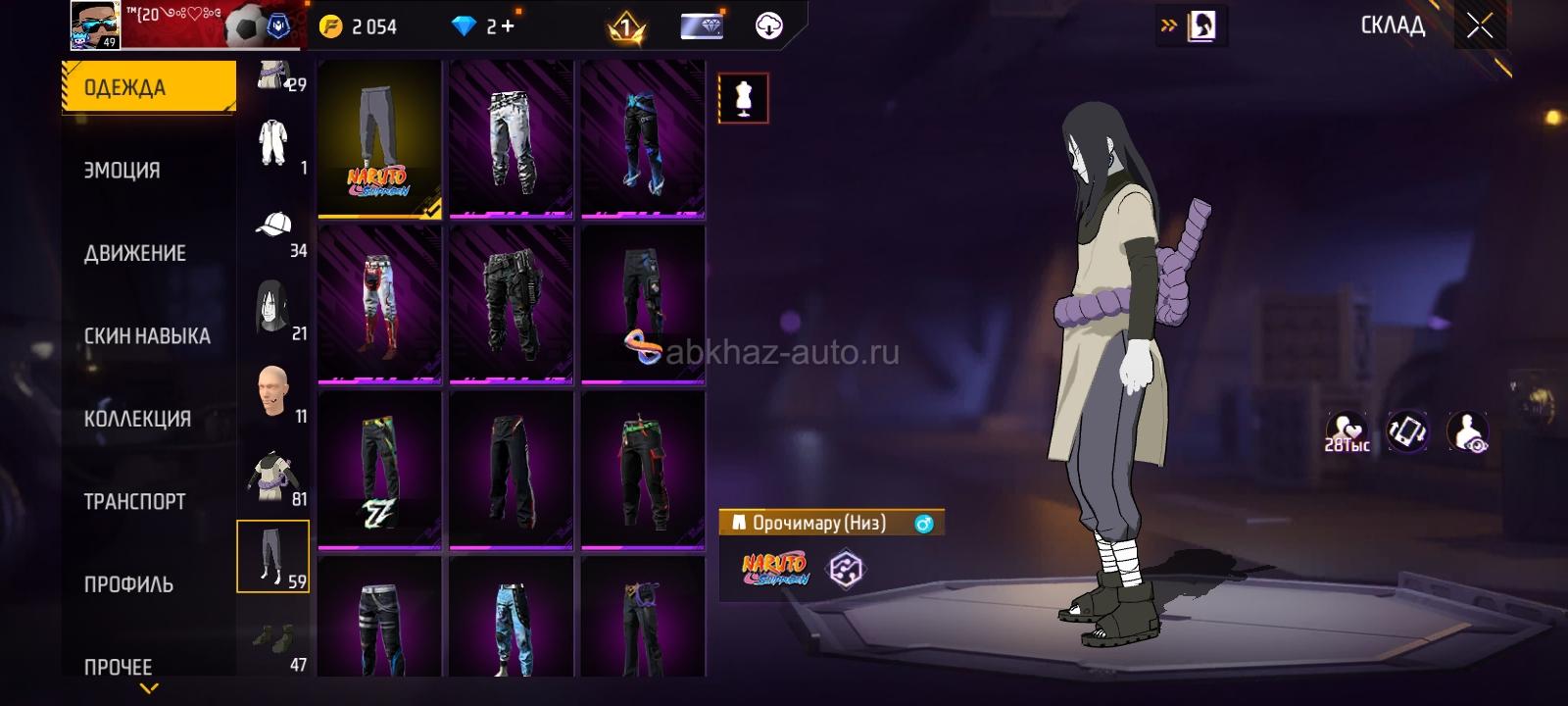Open the player profile avatar

click(x=95, y=25)
